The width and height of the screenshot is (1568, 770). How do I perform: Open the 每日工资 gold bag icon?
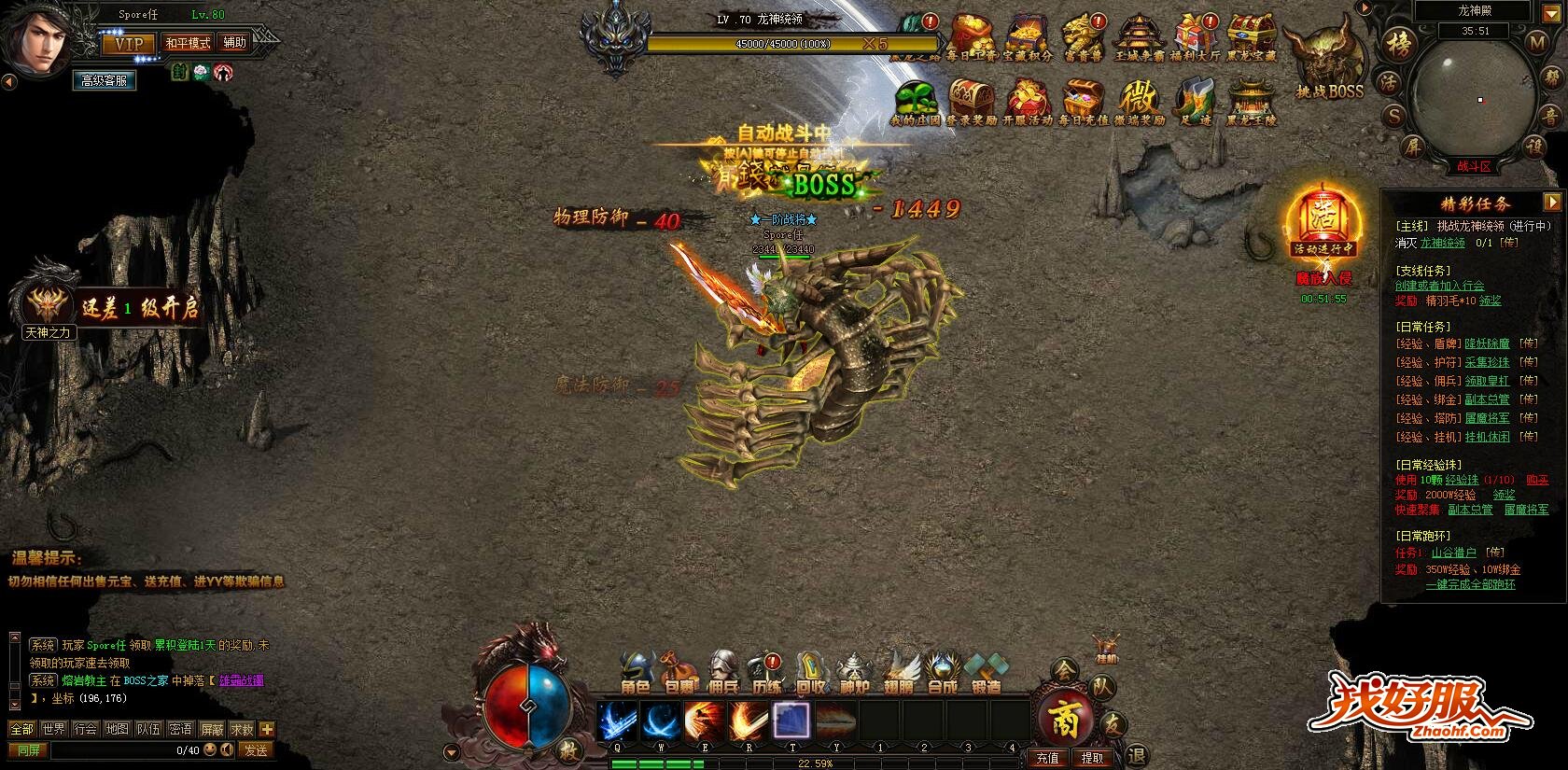[972, 37]
